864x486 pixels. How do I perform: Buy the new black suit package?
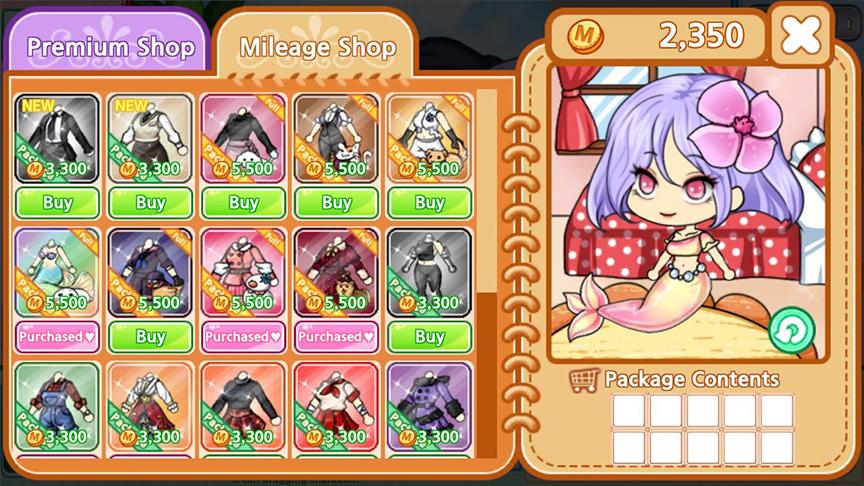click(57, 203)
